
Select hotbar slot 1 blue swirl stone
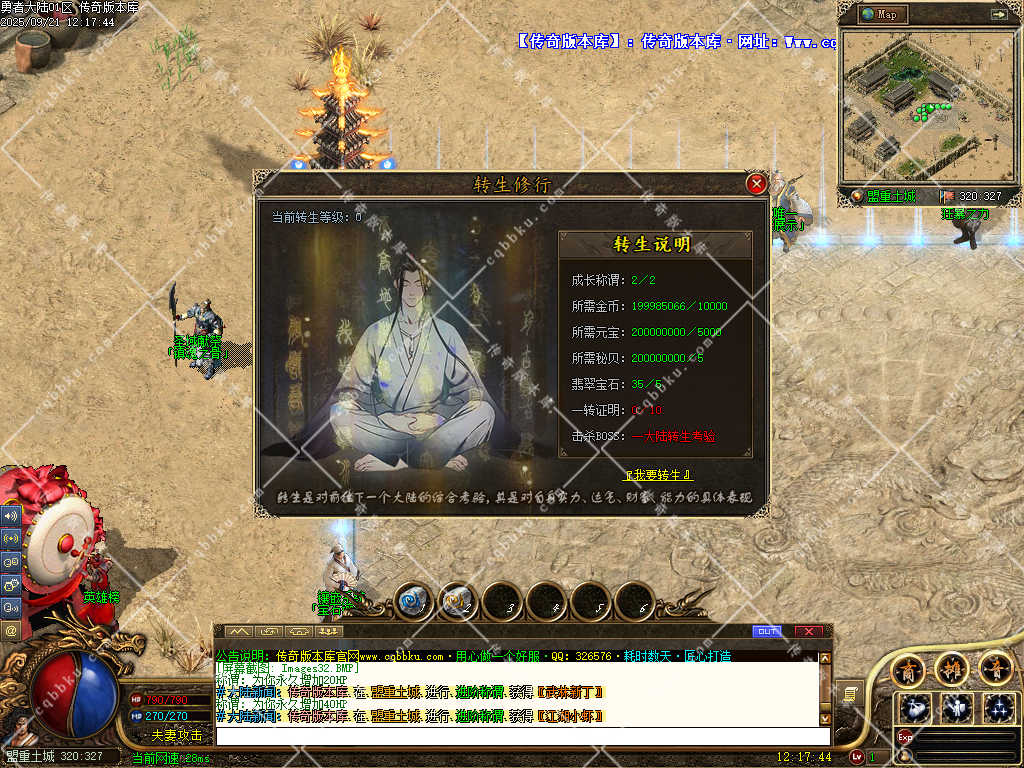[412, 602]
